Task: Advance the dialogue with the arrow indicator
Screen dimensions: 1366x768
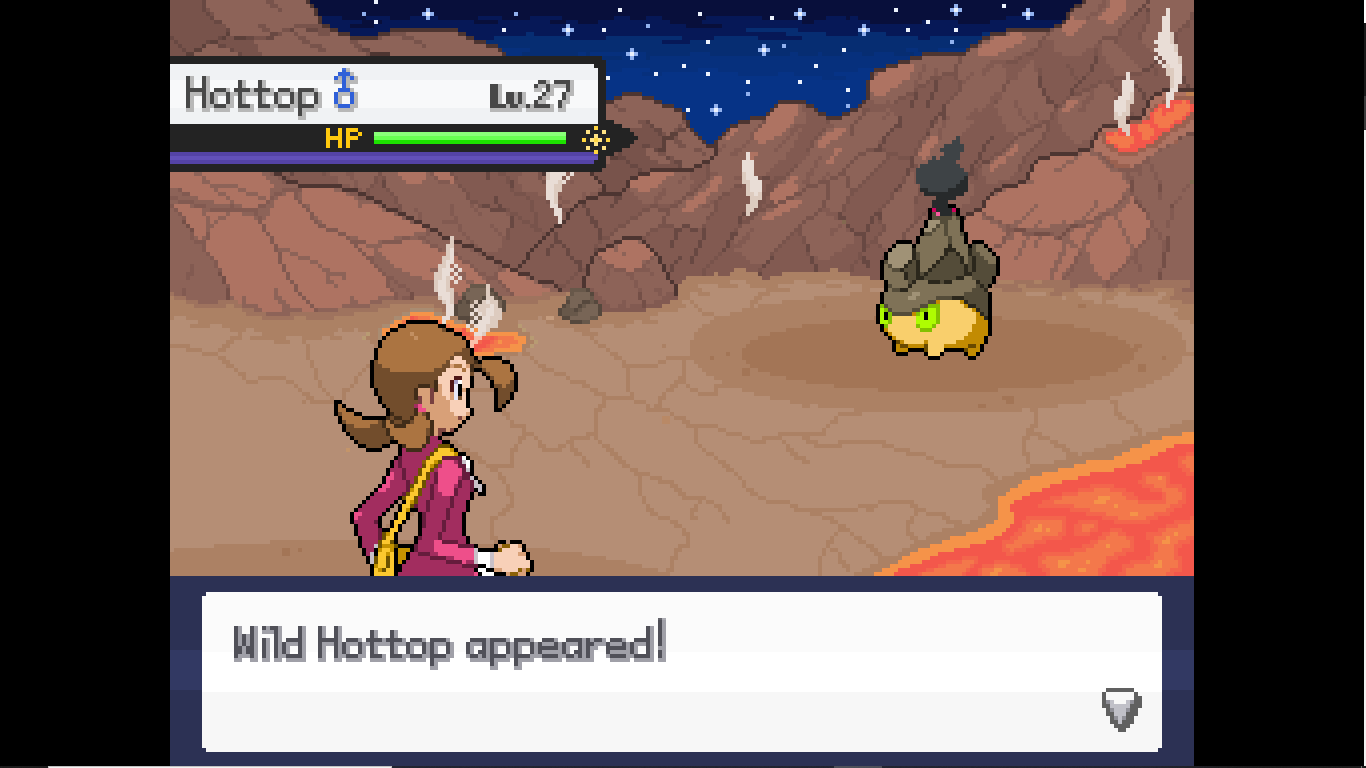Action: pyautogui.click(x=1121, y=709)
